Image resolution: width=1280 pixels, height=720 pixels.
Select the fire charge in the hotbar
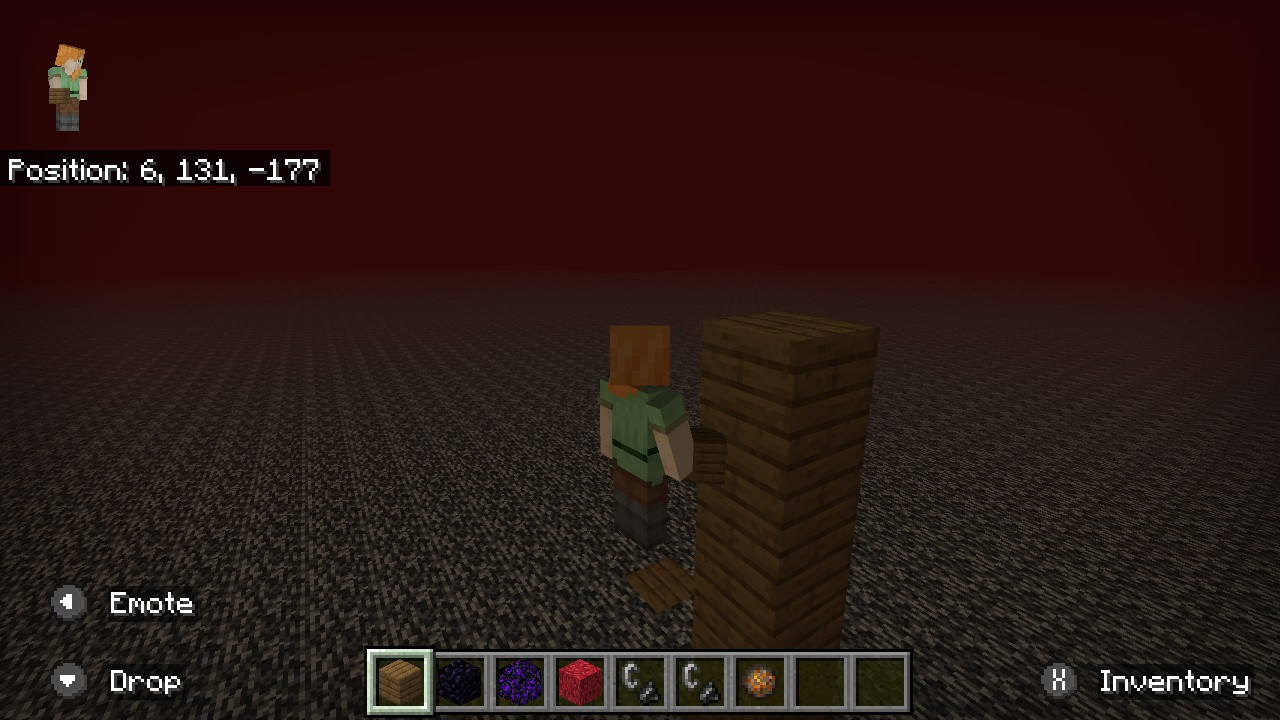pyautogui.click(x=760, y=682)
